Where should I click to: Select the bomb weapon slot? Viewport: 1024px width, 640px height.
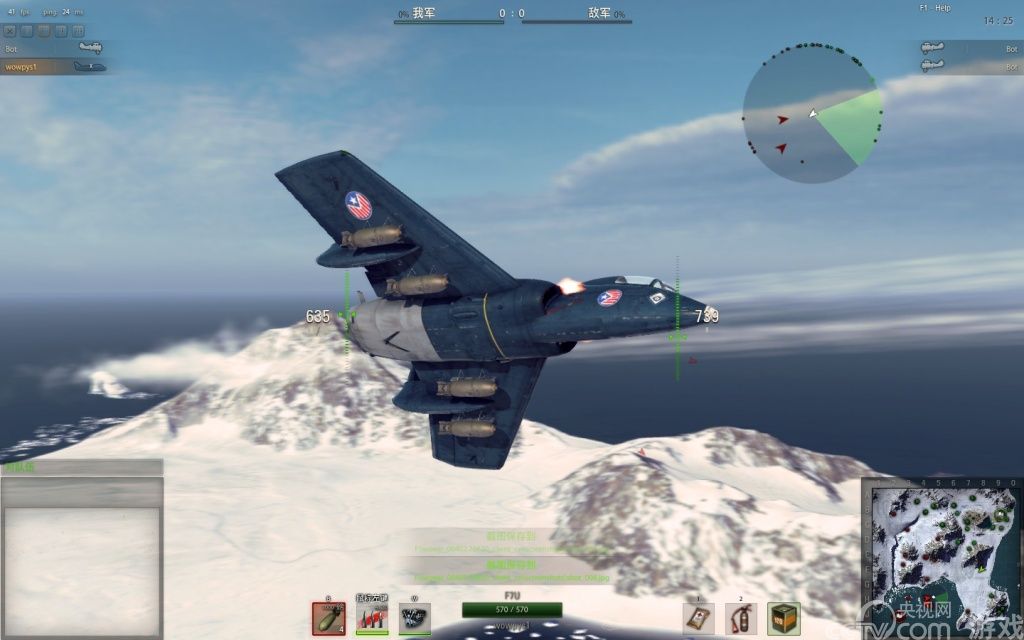click(328, 618)
